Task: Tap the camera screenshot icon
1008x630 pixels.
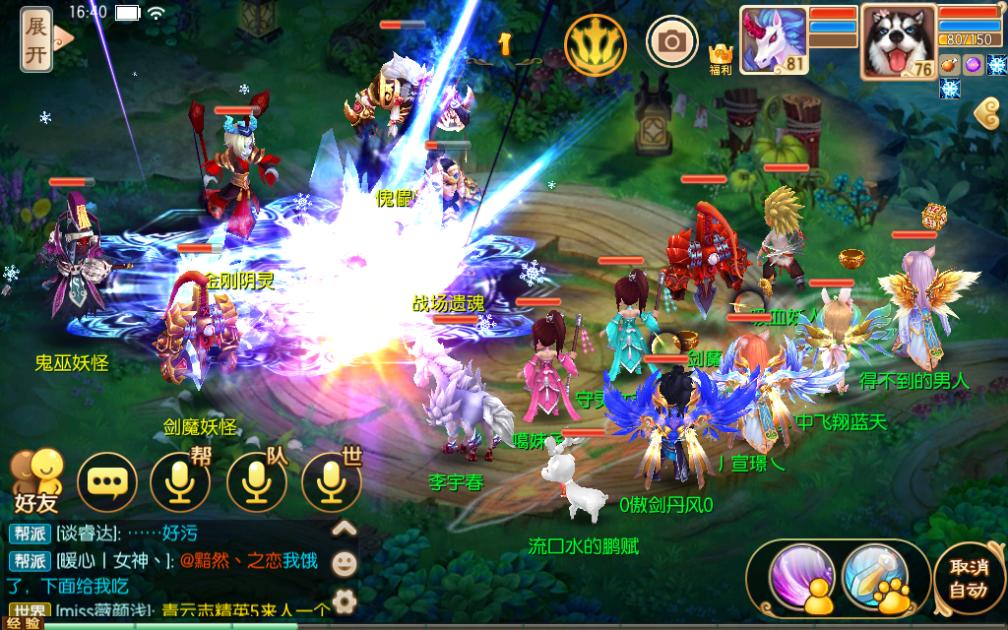Action: click(672, 42)
